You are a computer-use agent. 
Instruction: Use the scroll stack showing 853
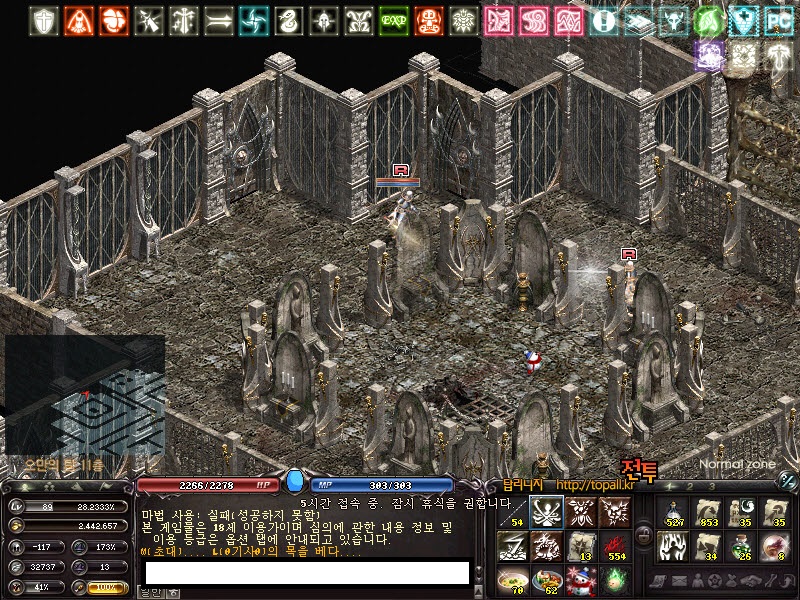coord(708,513)
